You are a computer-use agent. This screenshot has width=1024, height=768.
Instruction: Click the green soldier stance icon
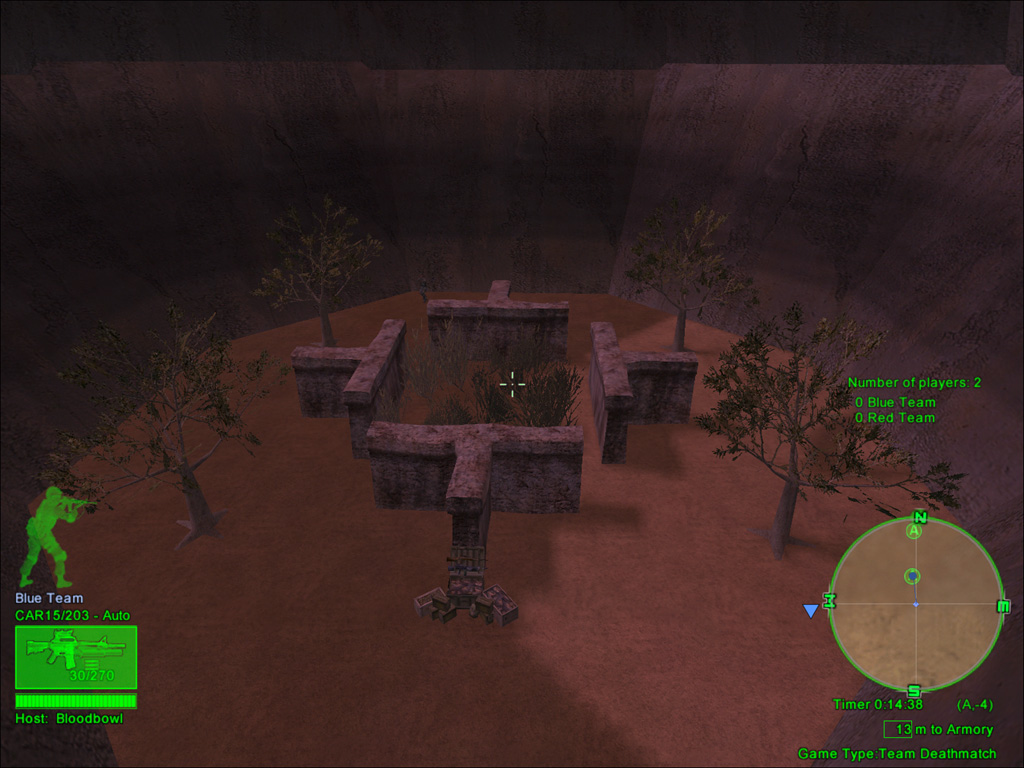point(52,536)
